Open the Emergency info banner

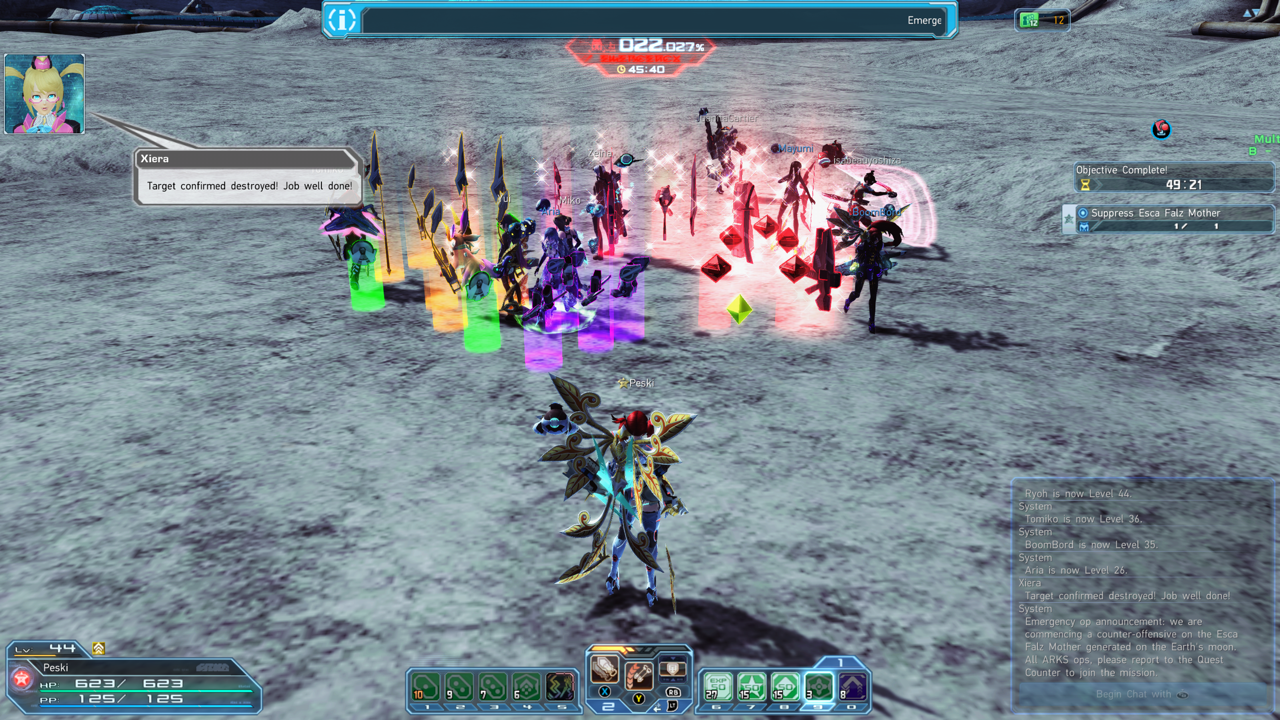point(640,20)
